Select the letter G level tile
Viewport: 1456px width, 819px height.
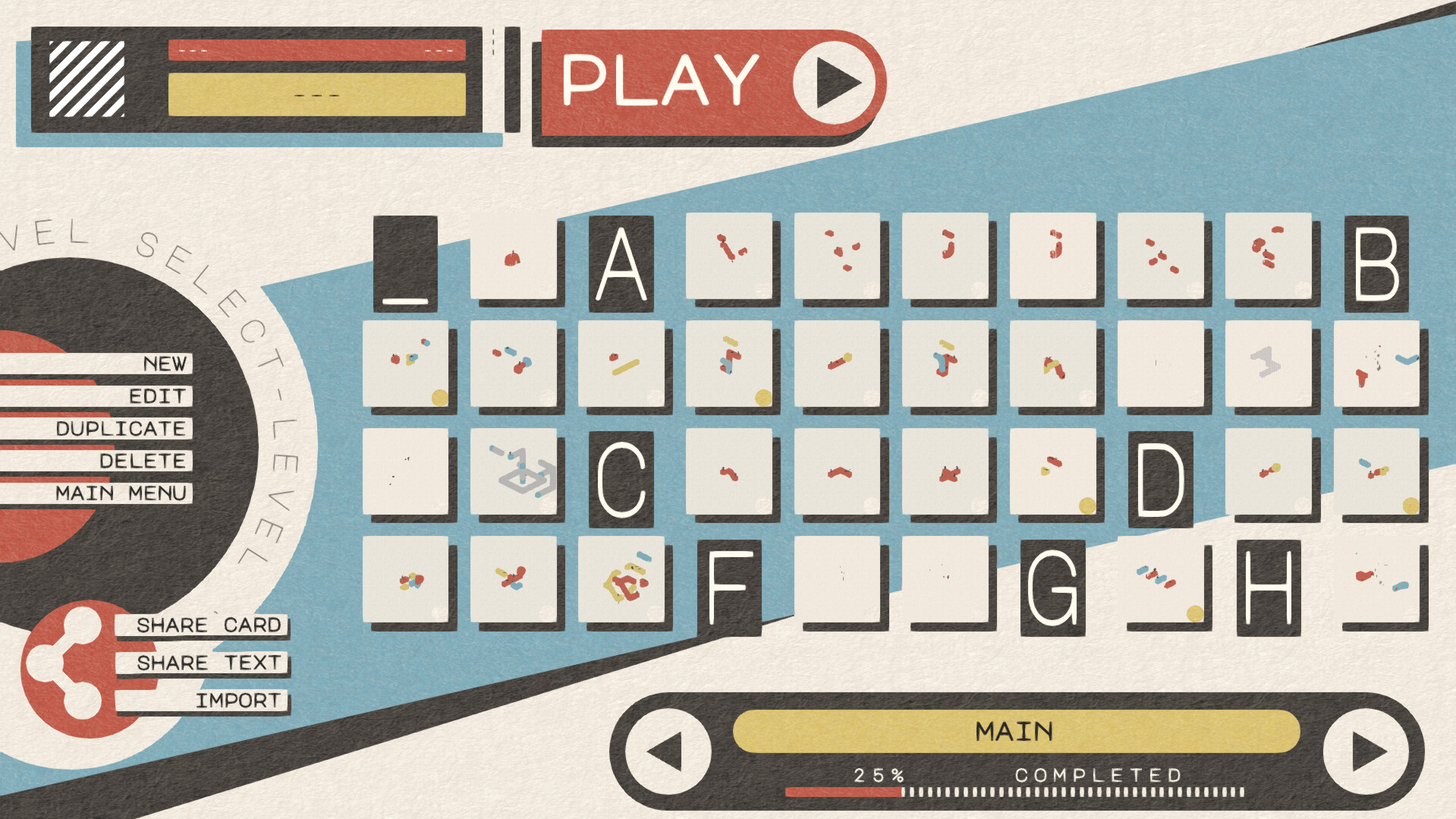1055,585
